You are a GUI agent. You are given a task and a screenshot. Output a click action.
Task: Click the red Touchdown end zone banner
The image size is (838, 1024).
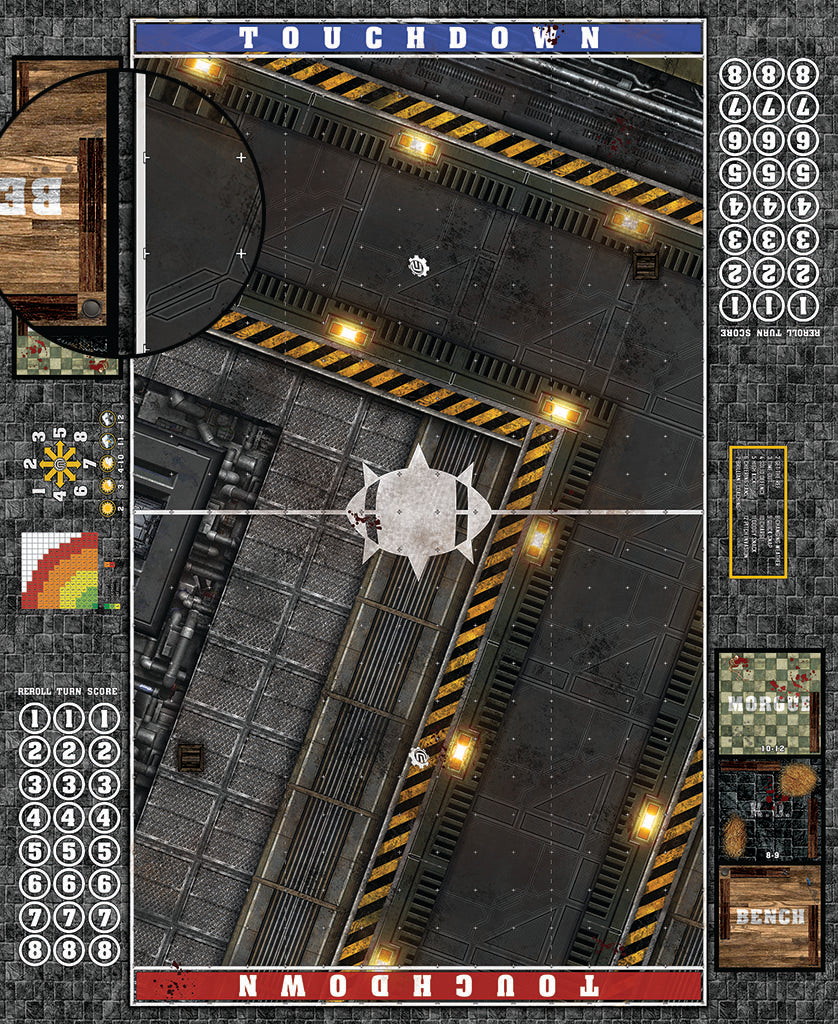coord(419,986)
